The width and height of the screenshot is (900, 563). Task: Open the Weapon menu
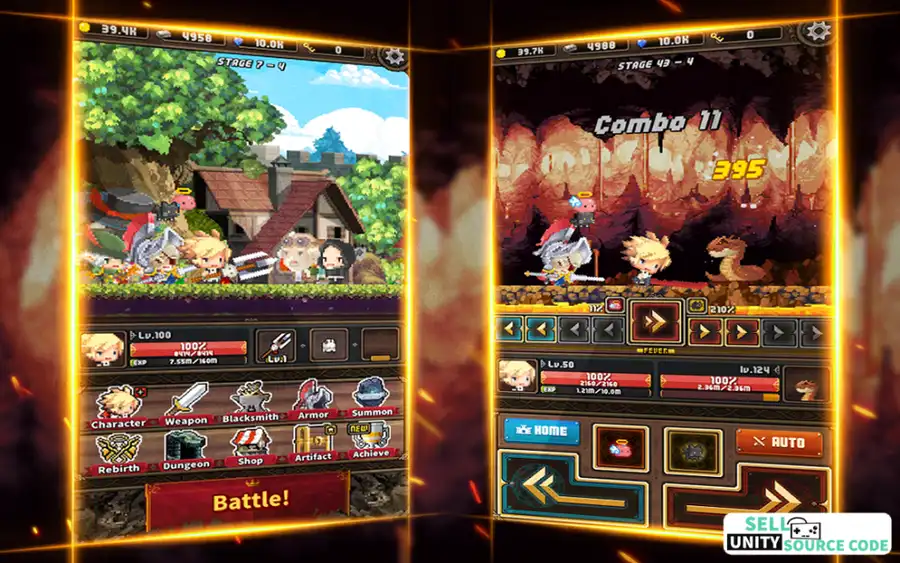click(x=186, y=403)
